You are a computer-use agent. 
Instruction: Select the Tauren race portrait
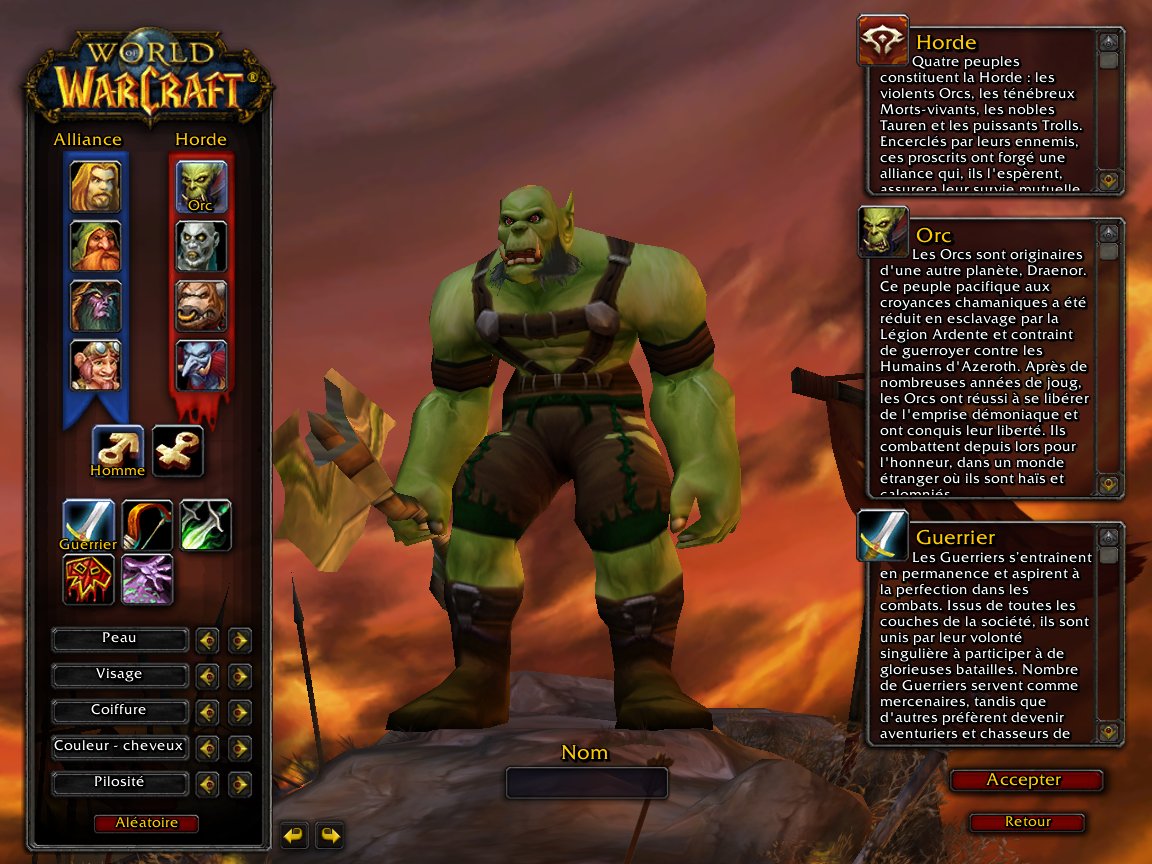pos(201,306)
